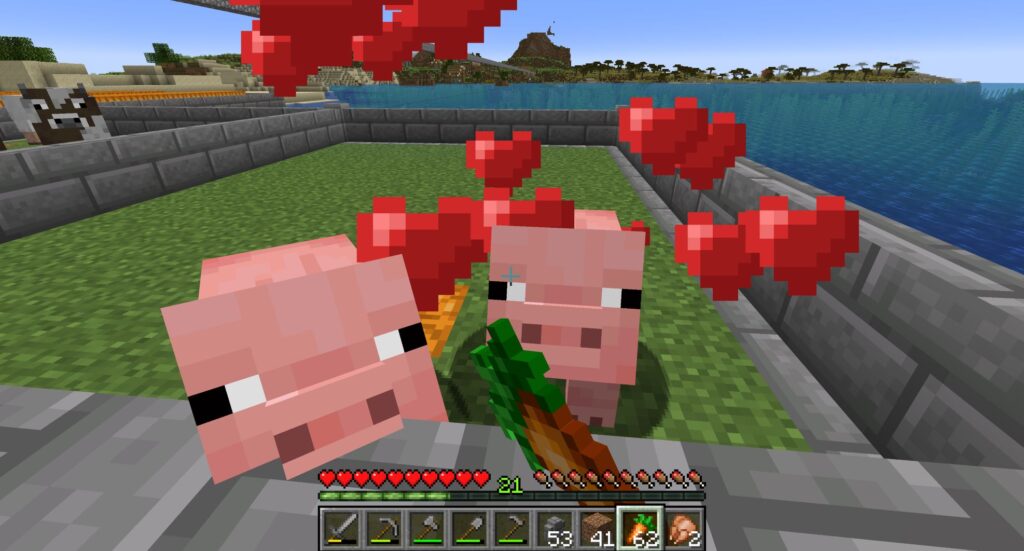Screen dimensions: 1024x551
Task: Choose the pickaxe in the hotbar
Action: point(382,527)
